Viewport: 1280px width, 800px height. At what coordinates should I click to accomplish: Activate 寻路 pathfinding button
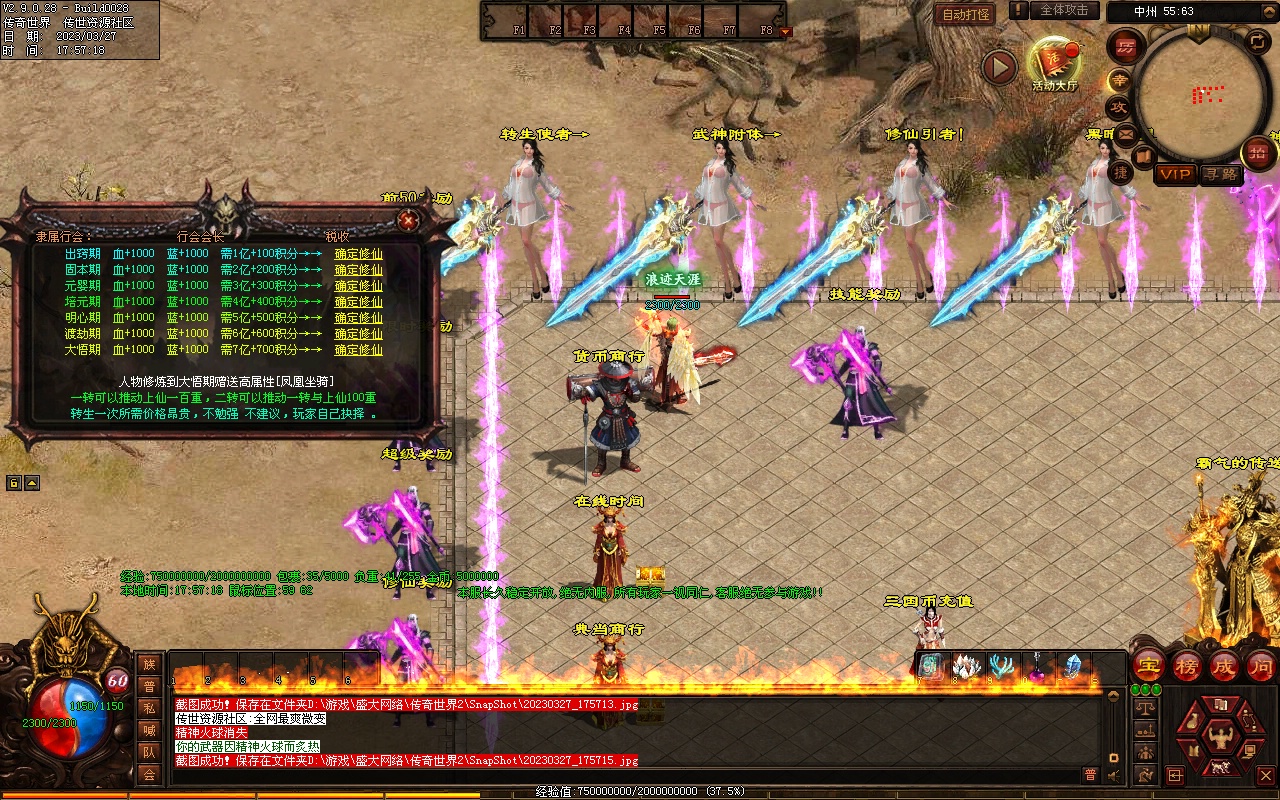(1220, 174)
